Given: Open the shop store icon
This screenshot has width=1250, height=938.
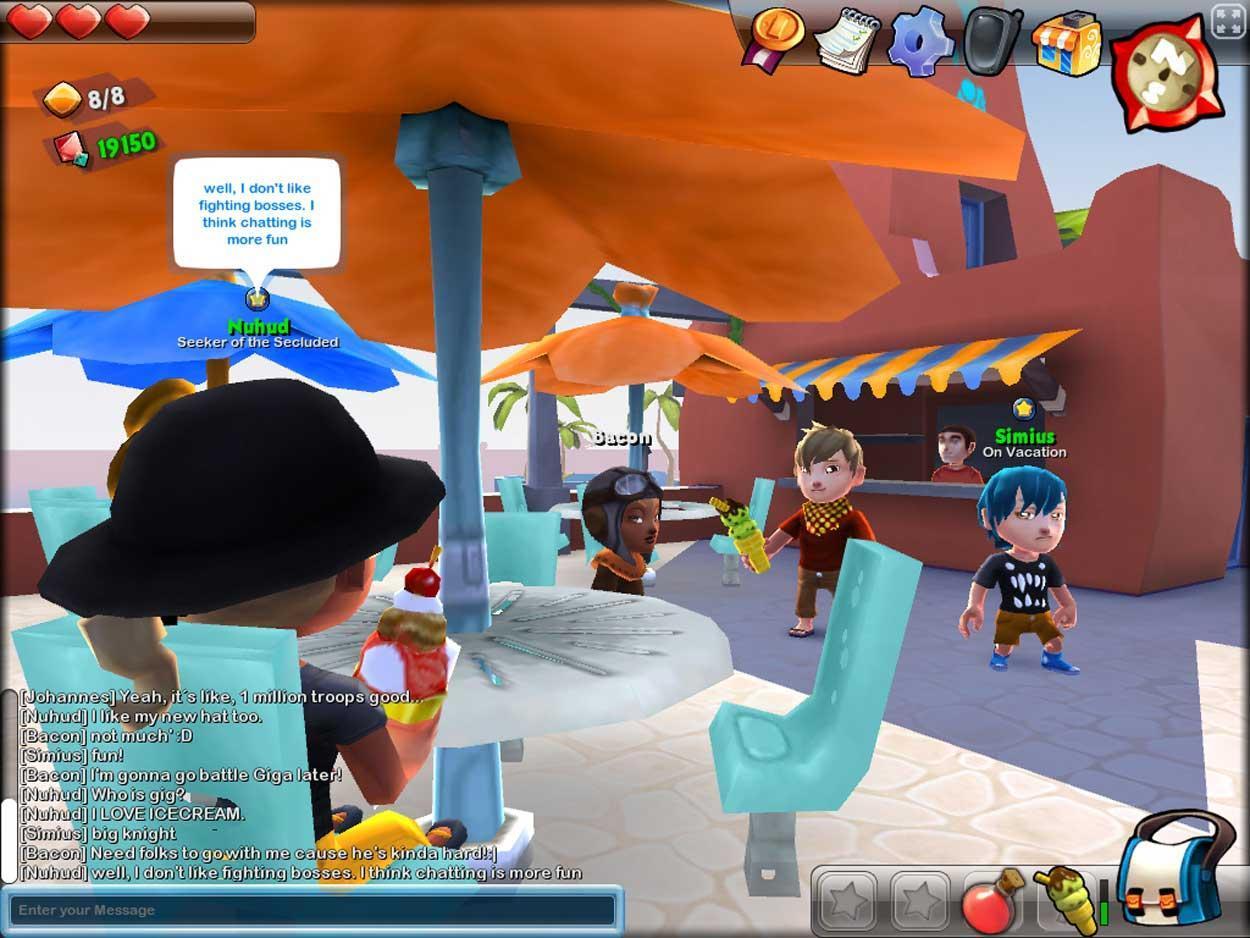Looking at the screenshot, I should pos(1067,42).
